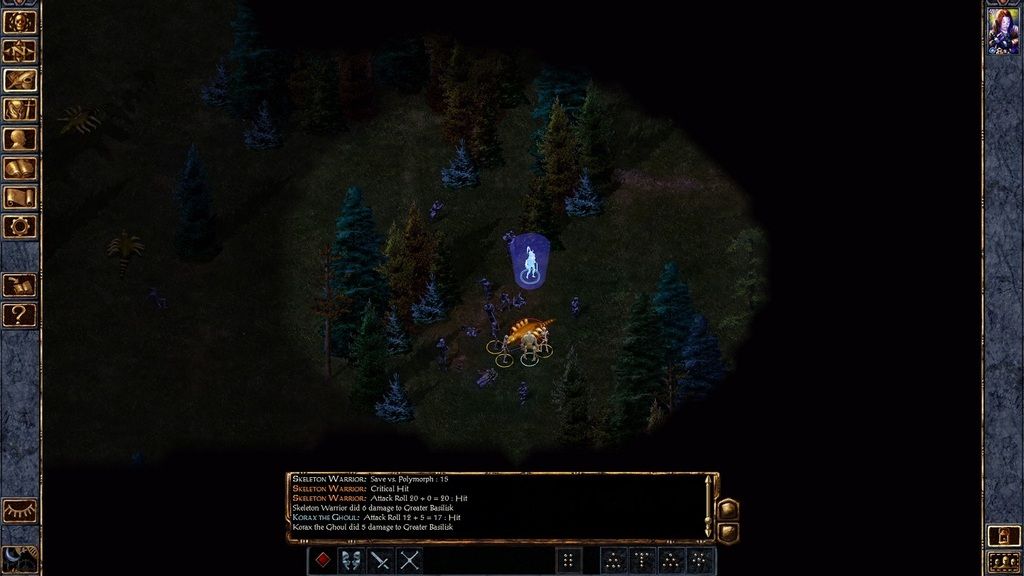Viewport: 1024px width, 576px height.
Task: Select the six-dot block party formation
Action: click(569, 560)
